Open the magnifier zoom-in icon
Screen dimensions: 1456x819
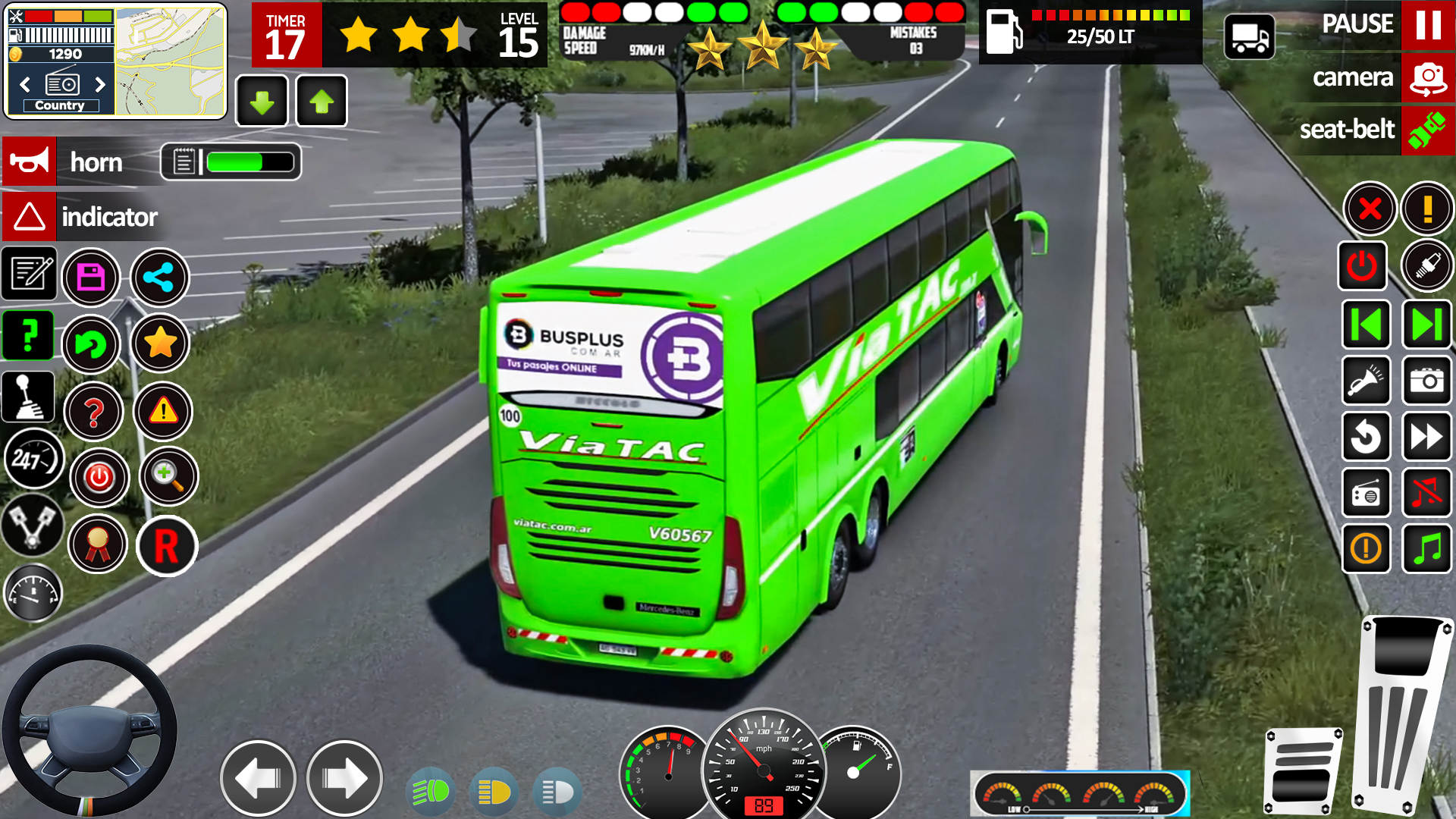(167, 477)
